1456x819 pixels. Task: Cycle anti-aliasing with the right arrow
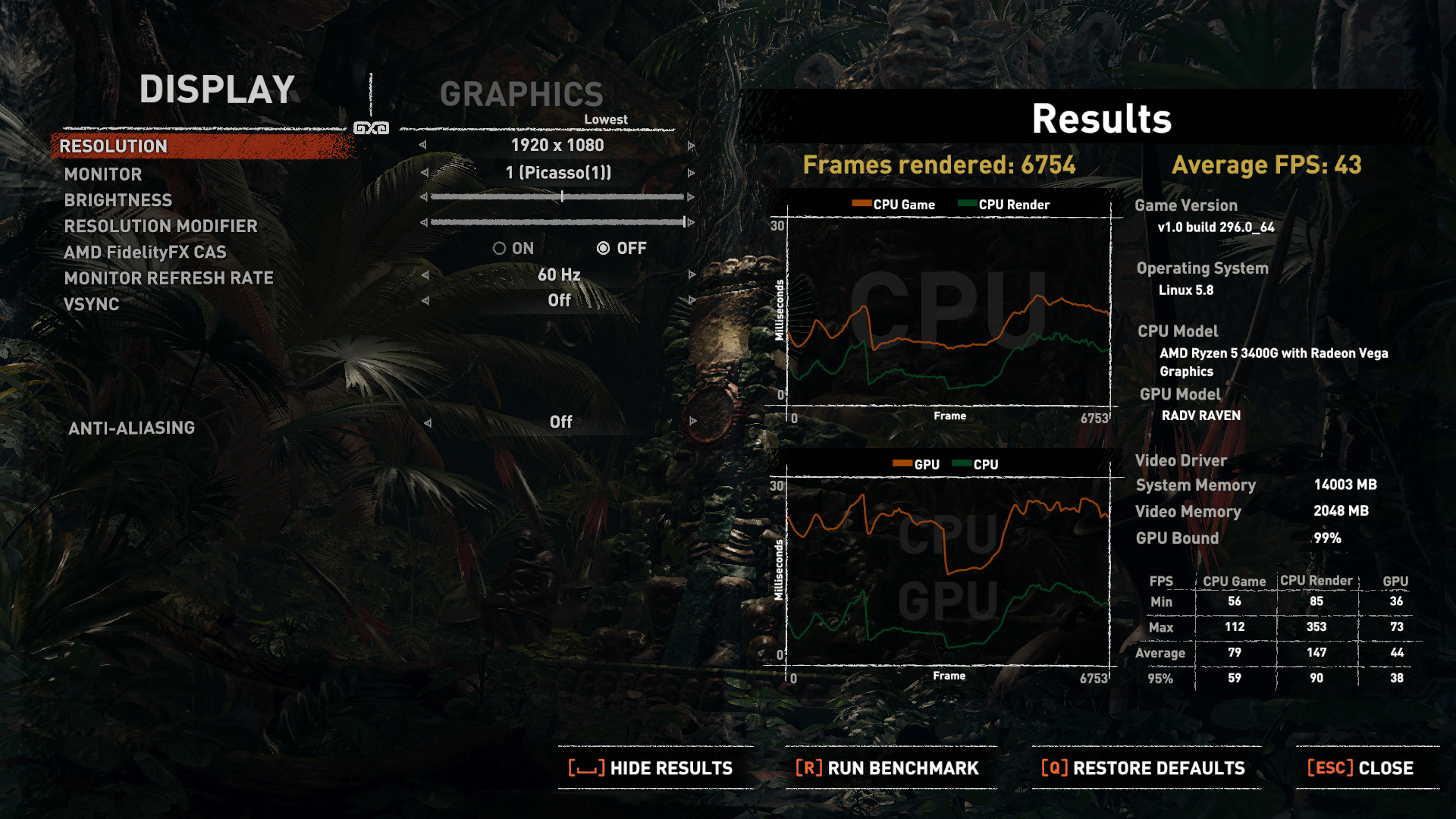coord(693,422)
